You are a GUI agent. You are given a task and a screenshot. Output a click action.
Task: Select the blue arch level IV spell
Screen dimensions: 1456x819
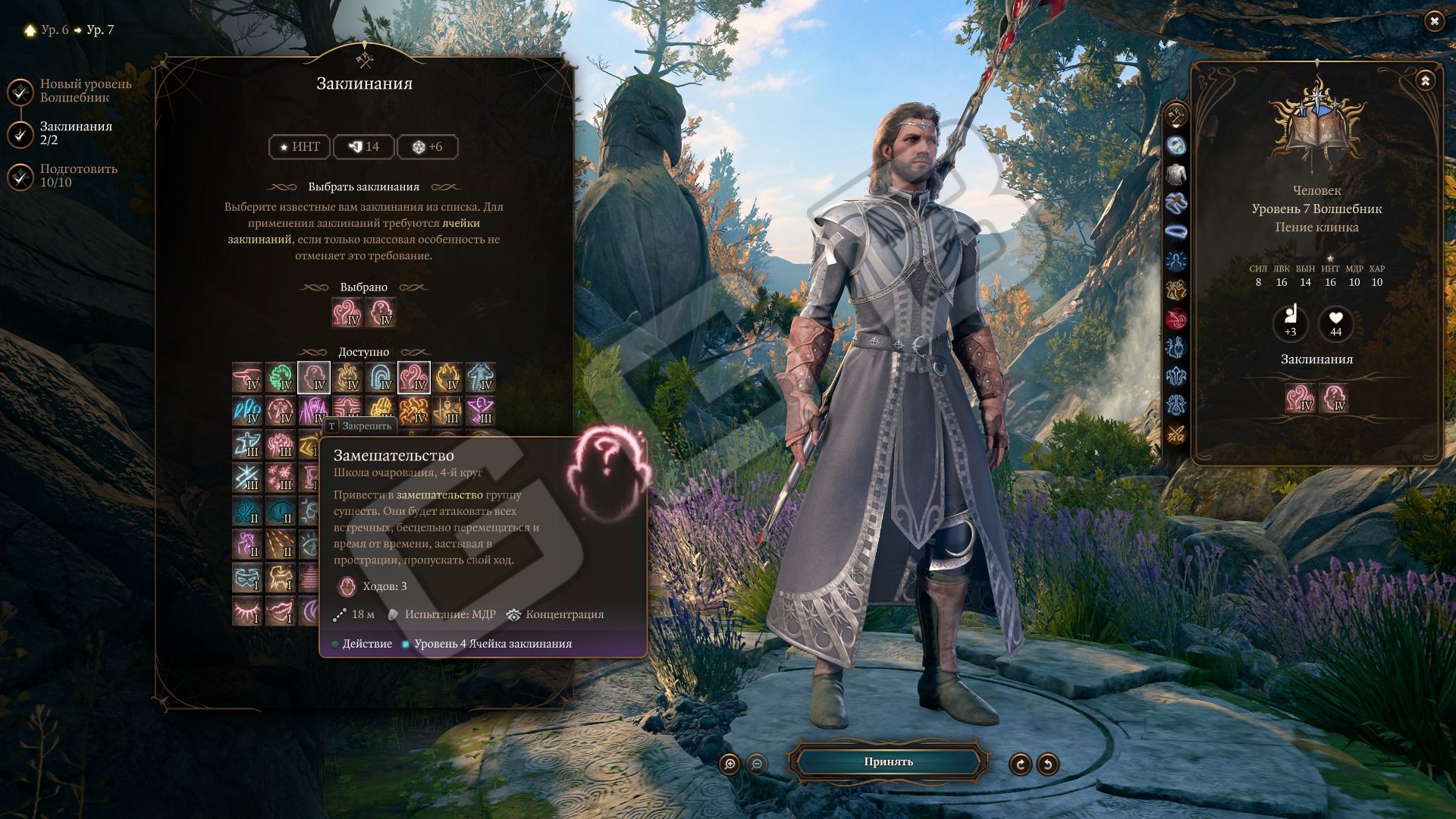point(381,378)
